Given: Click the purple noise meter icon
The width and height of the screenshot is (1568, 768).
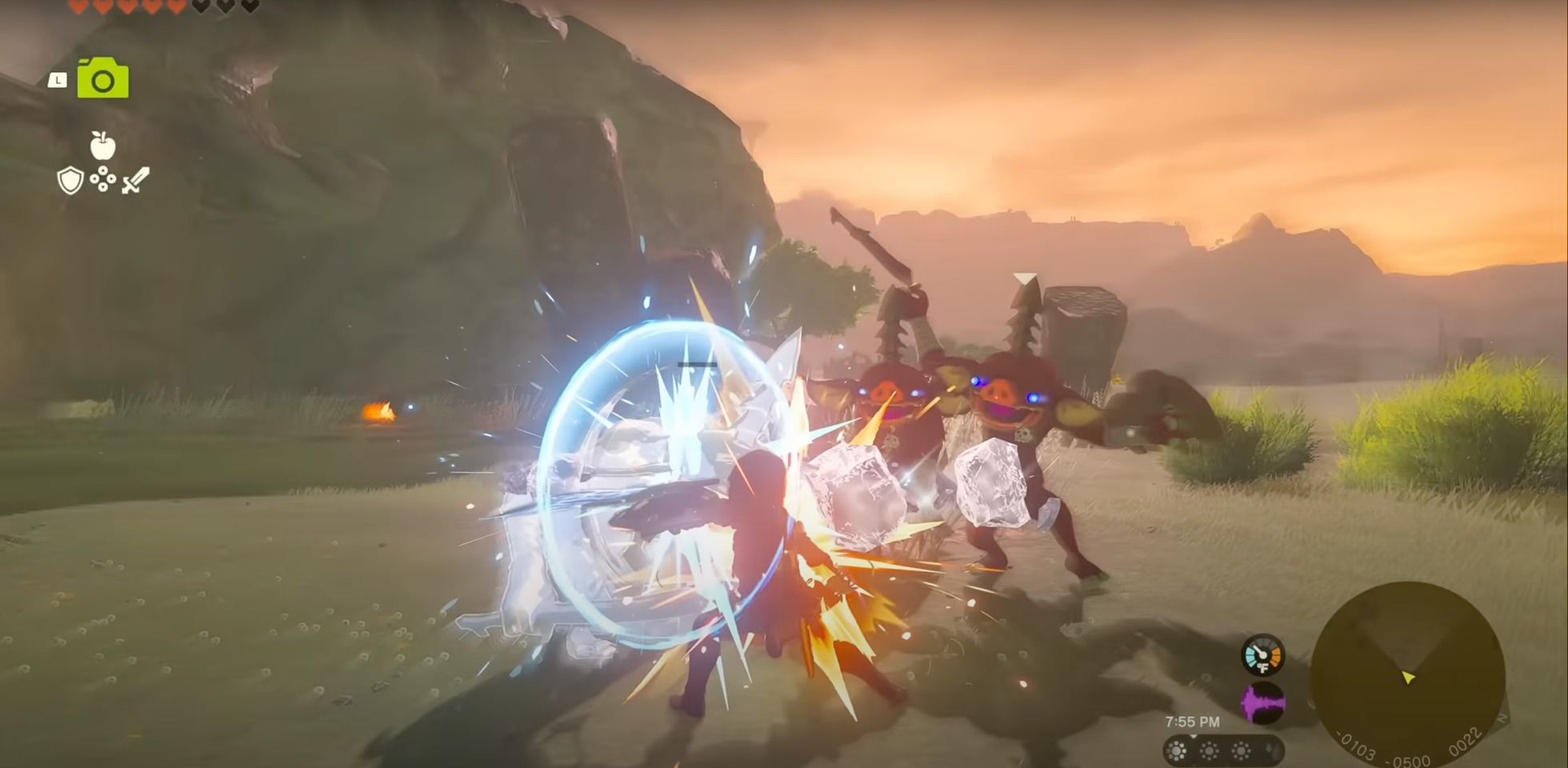Looking at the screenshot, I should (1262, 702).
